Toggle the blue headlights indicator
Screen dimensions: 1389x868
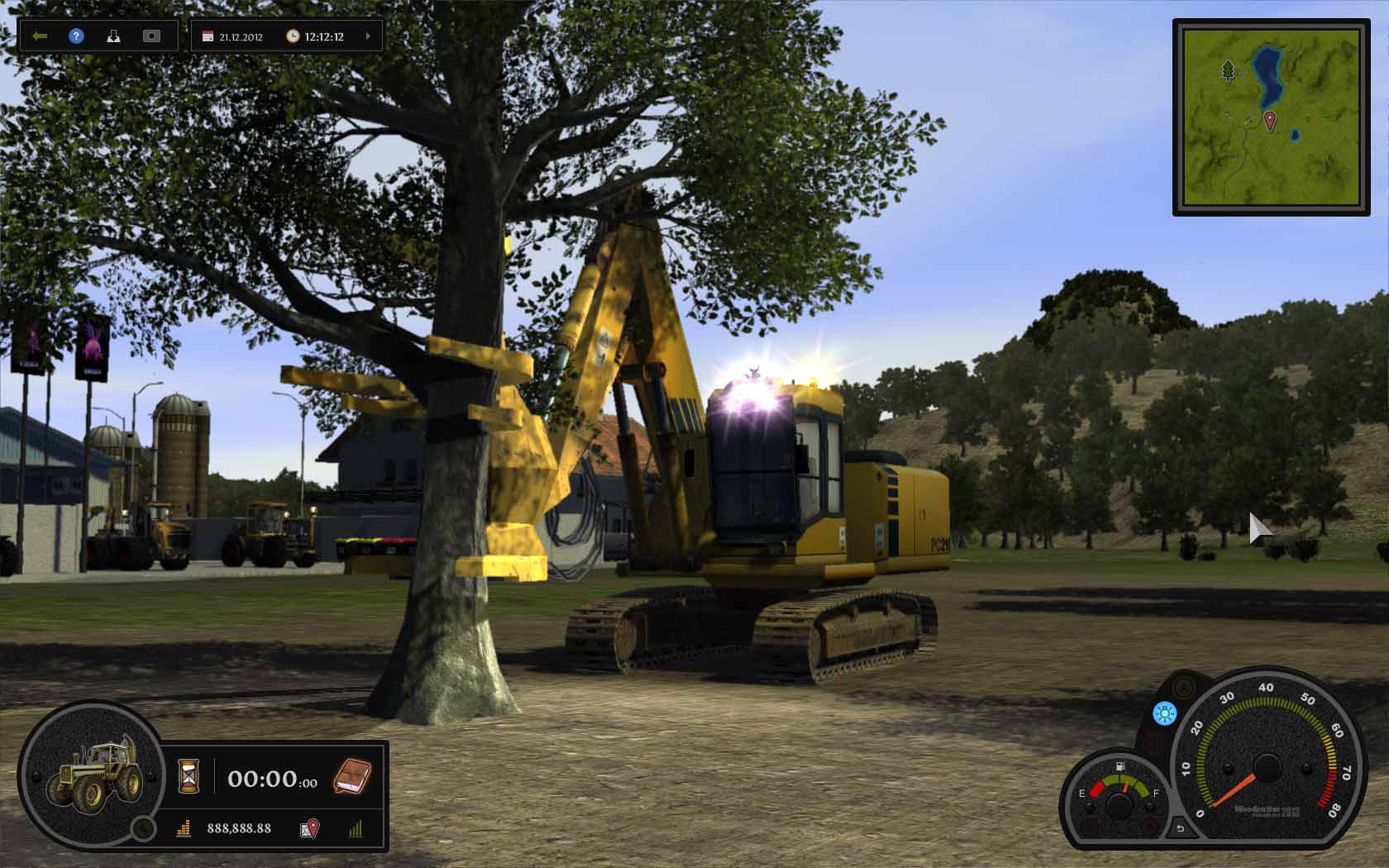(x=1165, y=713)
